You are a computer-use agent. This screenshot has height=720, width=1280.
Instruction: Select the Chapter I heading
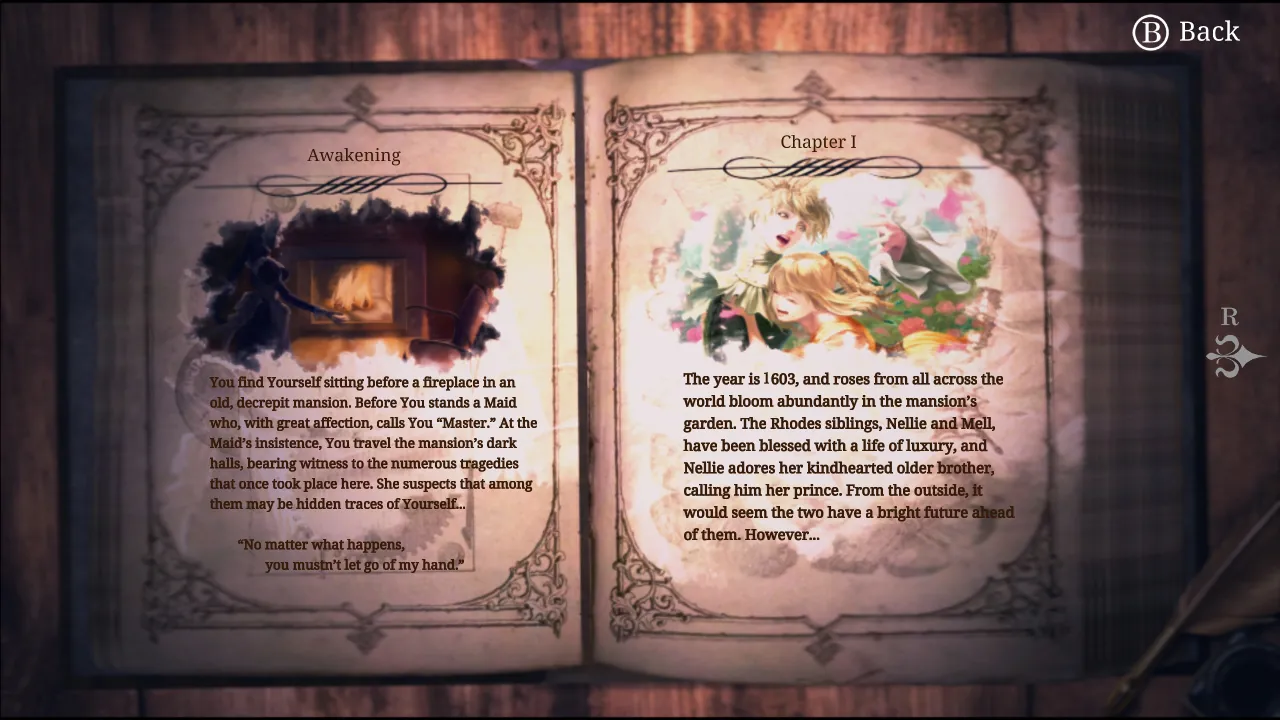click(x=818, y=142)
